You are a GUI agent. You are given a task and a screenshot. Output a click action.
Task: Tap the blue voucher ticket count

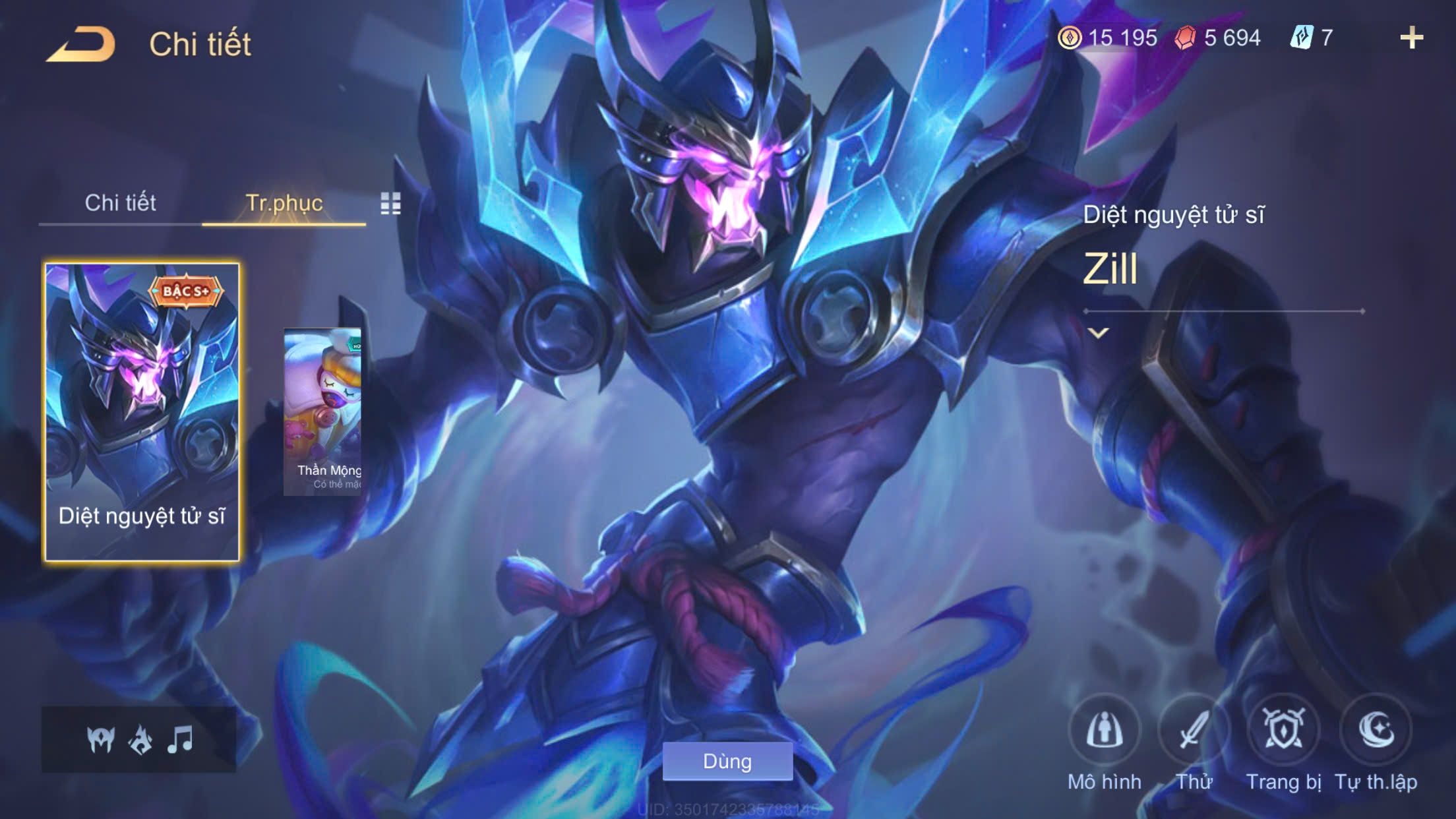click(1312, 38)
